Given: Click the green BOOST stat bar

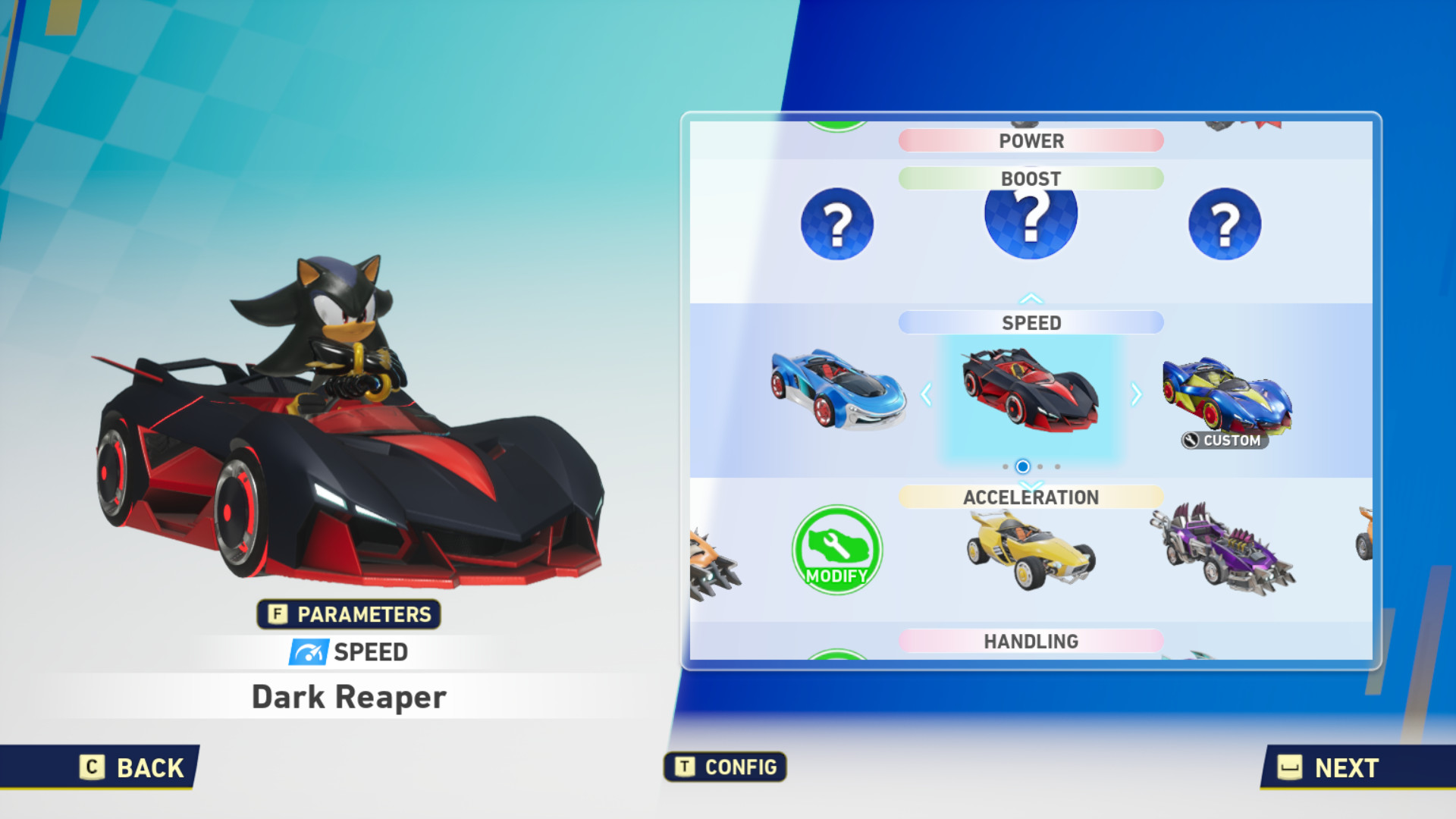Looking at the screenshot, I should 1030,178.
